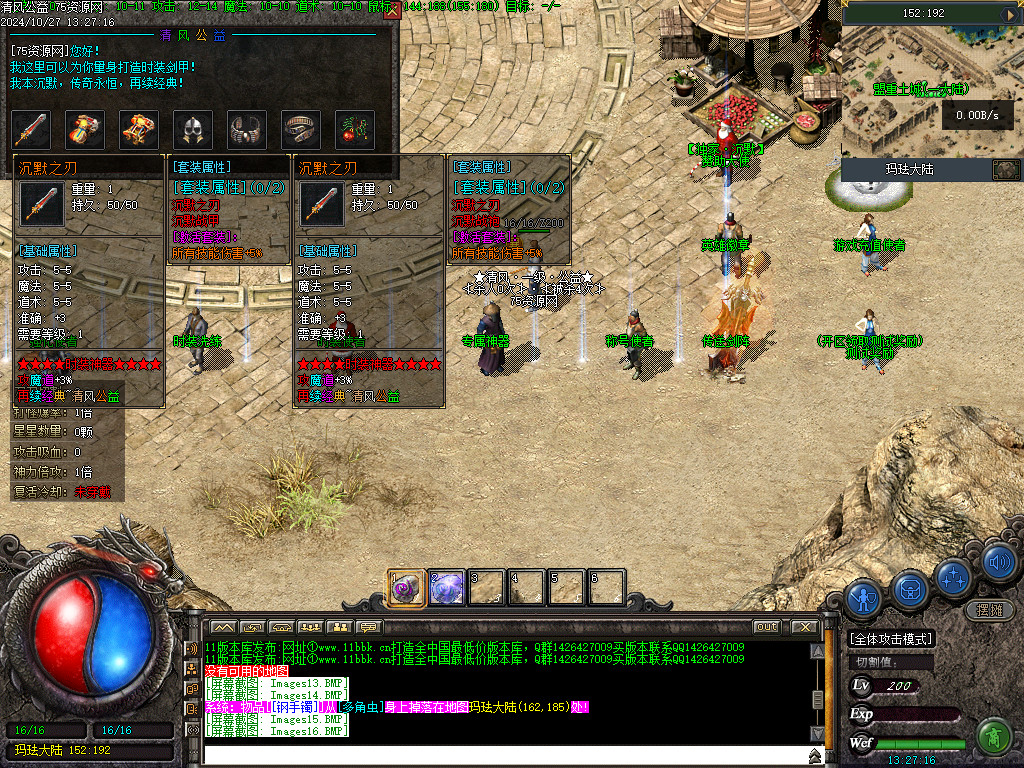This screenshot has height=768, width=1024.
Task: Toggle the sound speaker button
Action: coord(998,563)
